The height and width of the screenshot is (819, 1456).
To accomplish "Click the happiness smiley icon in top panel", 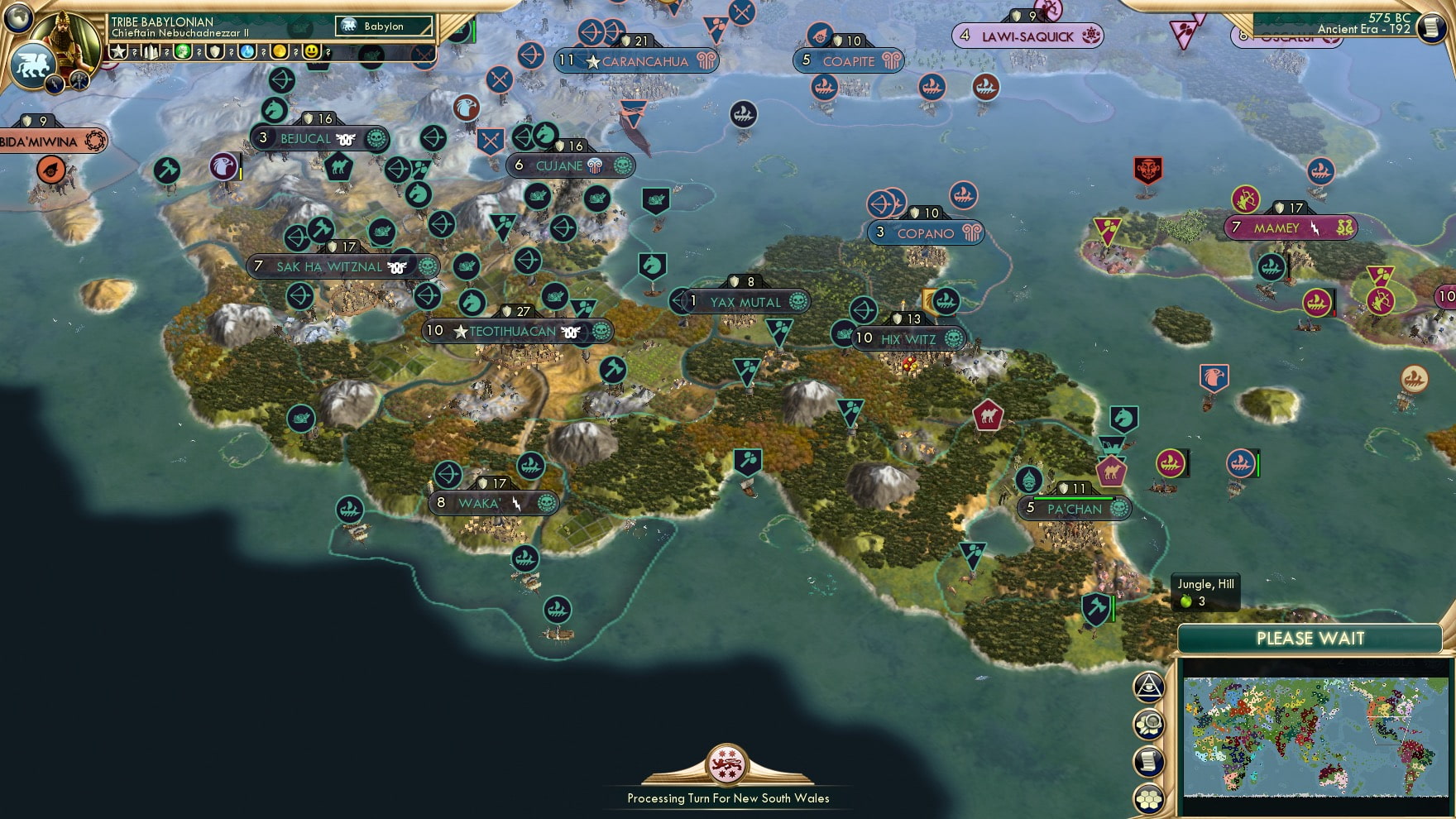I will pos(311,50).
